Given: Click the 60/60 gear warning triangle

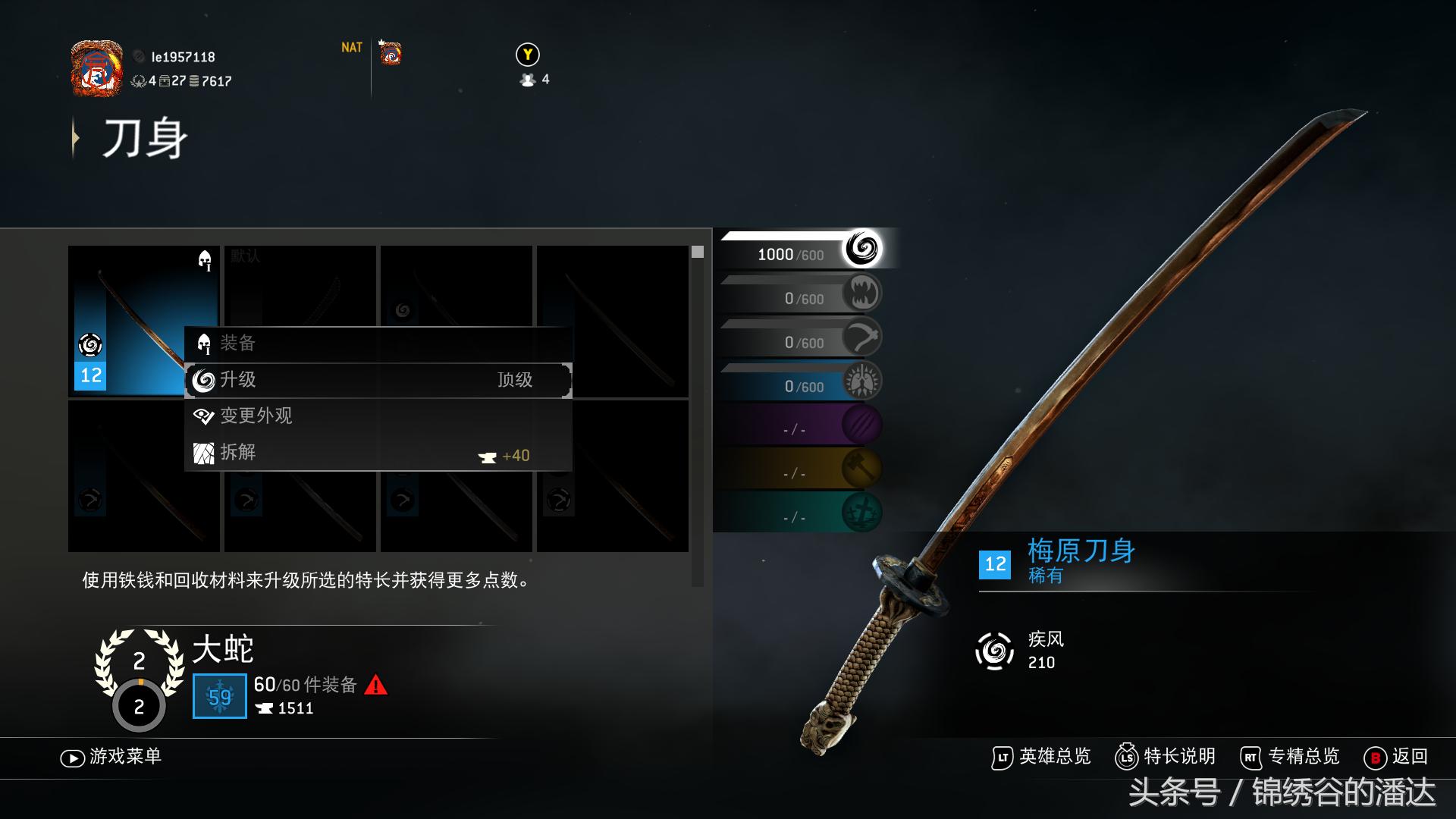Looking at the screenshot, I should click(x=376, y=686).
